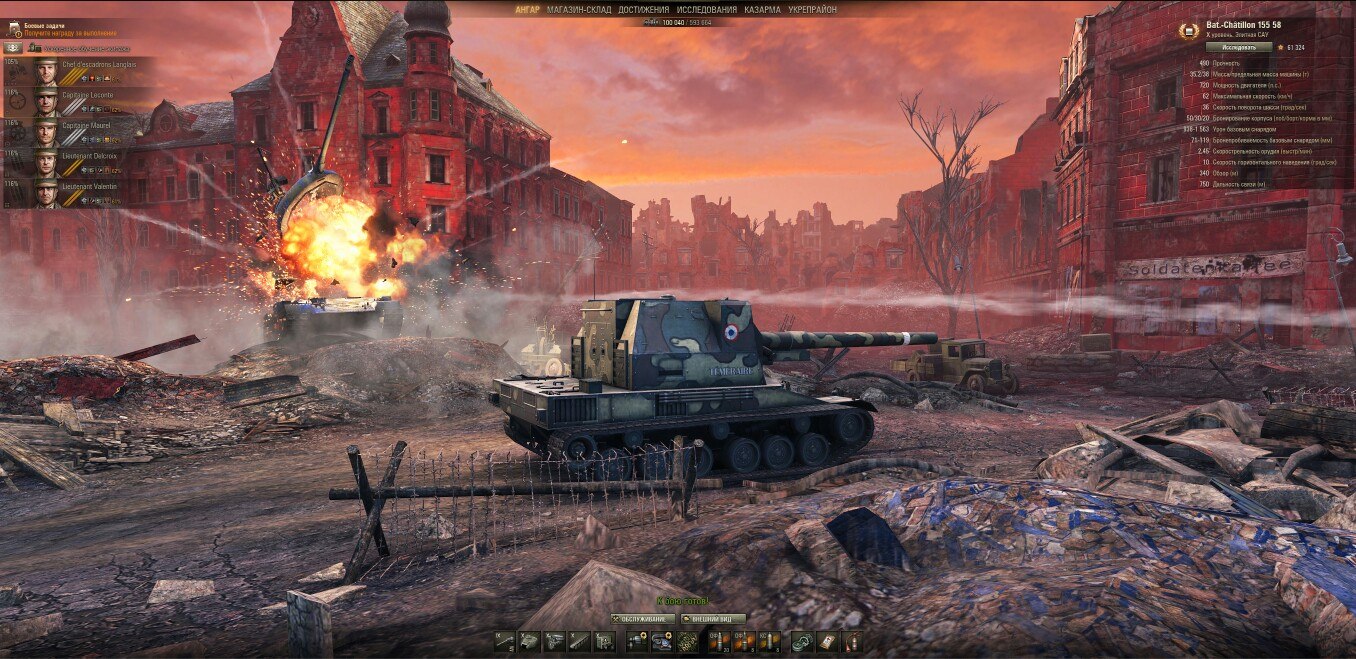Select the gun module slot

tap(505, 641)
